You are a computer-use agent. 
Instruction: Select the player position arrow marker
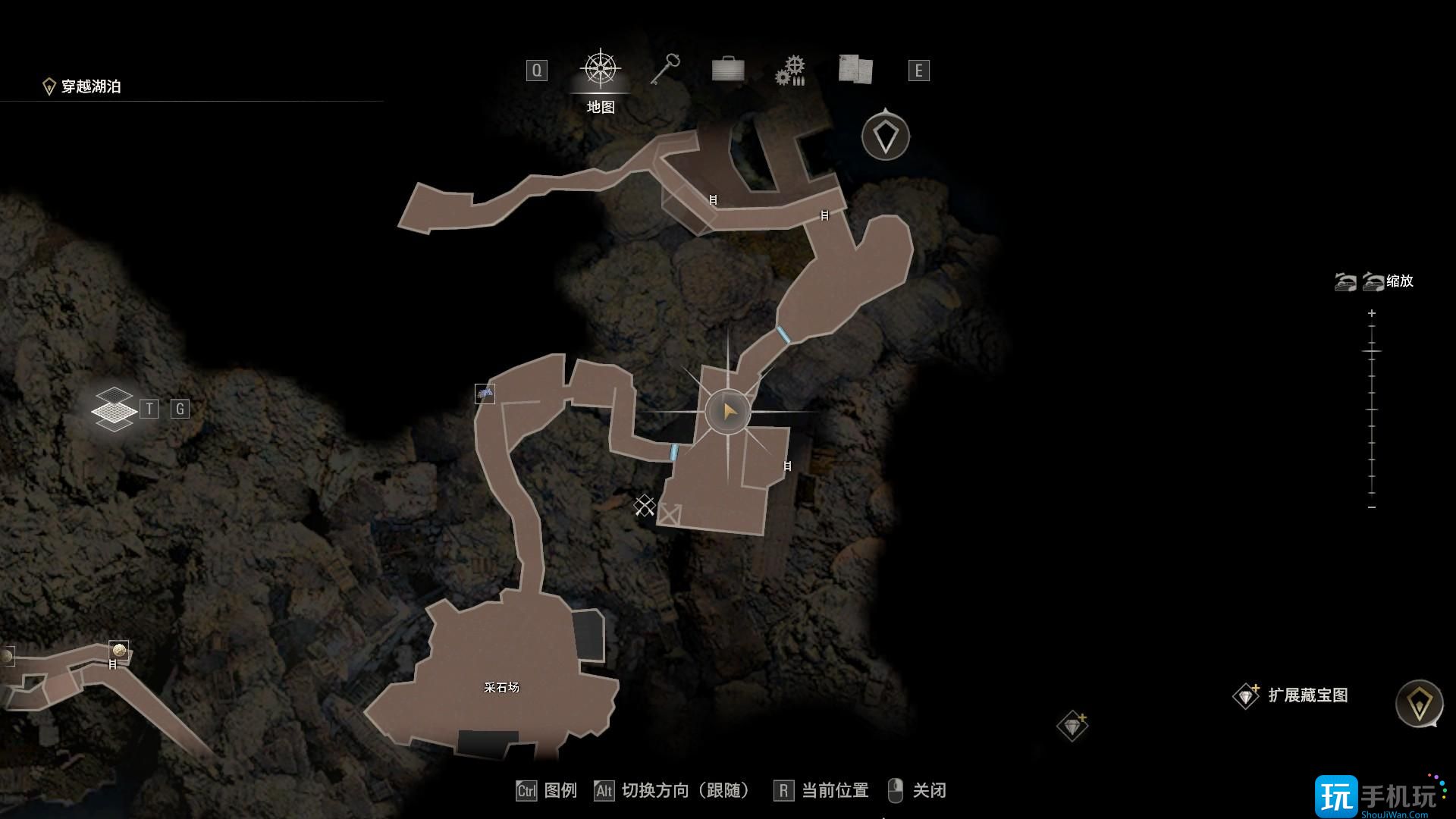tap(729, 412)
